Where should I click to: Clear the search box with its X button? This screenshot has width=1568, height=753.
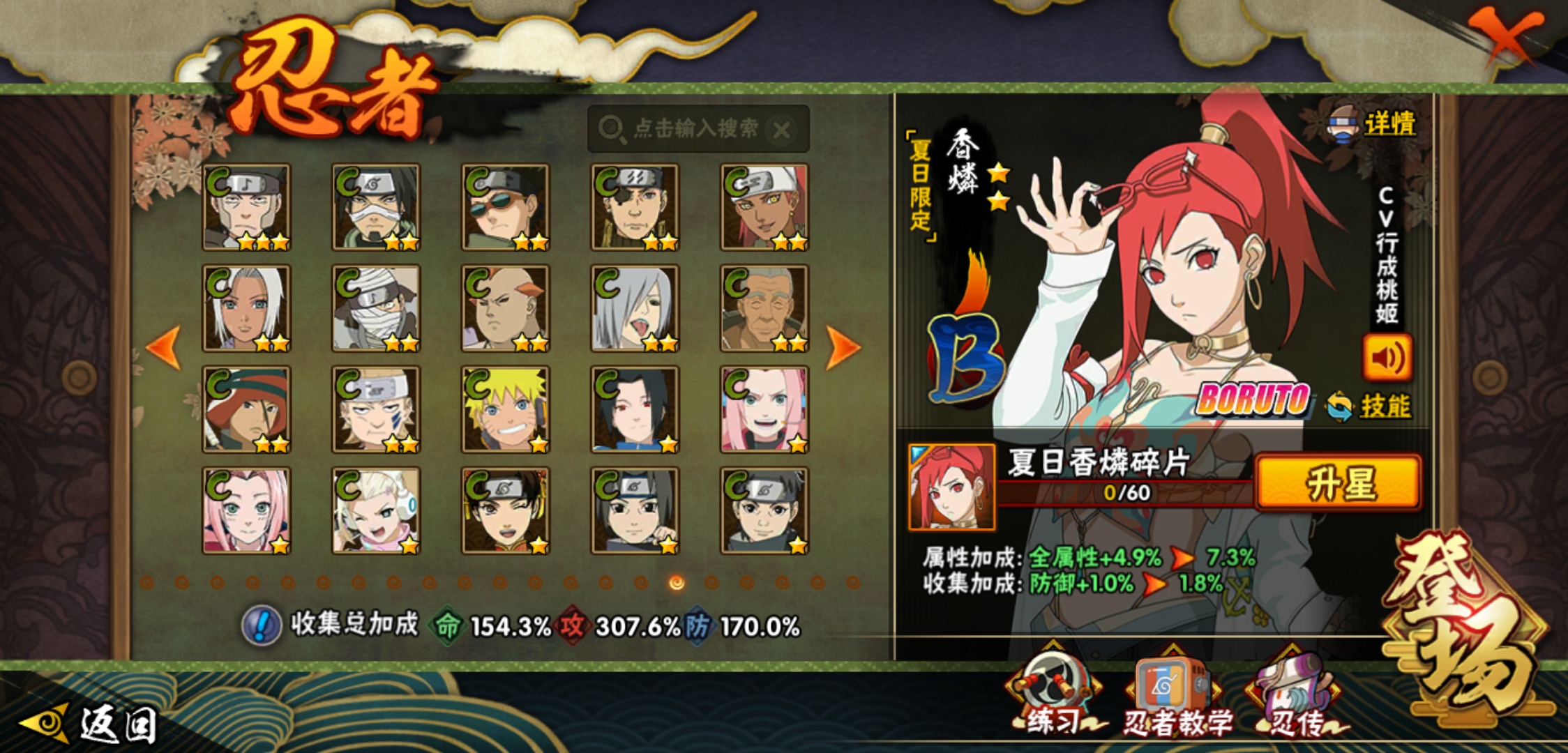[x=782, y=130]
